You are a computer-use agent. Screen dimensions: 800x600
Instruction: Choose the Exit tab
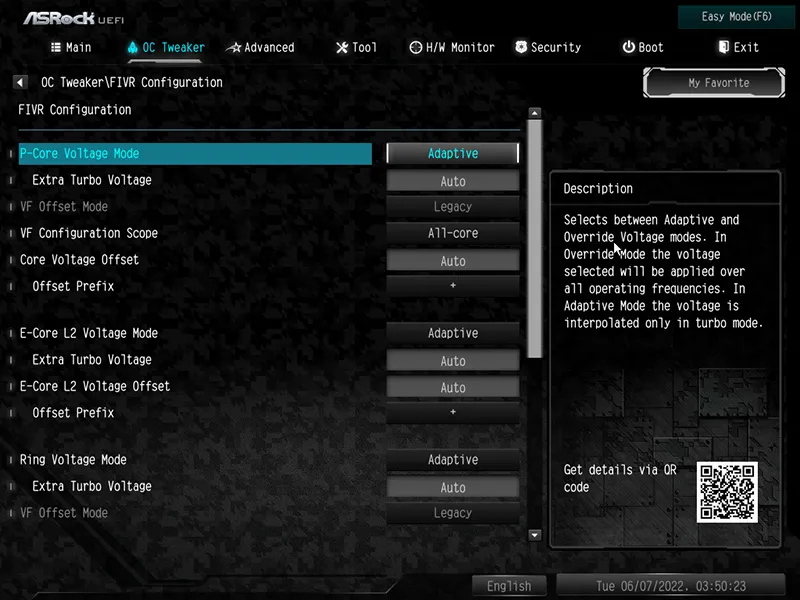coord(738,47)
